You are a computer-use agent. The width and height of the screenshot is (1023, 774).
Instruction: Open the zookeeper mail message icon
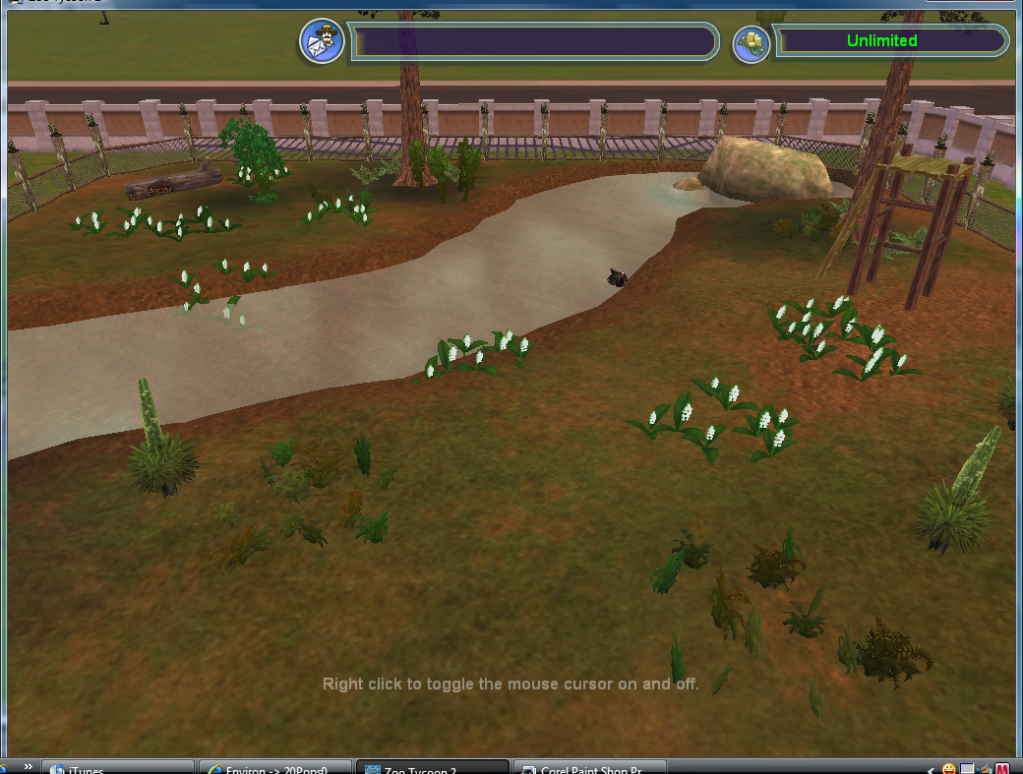[x=322, y=41]
